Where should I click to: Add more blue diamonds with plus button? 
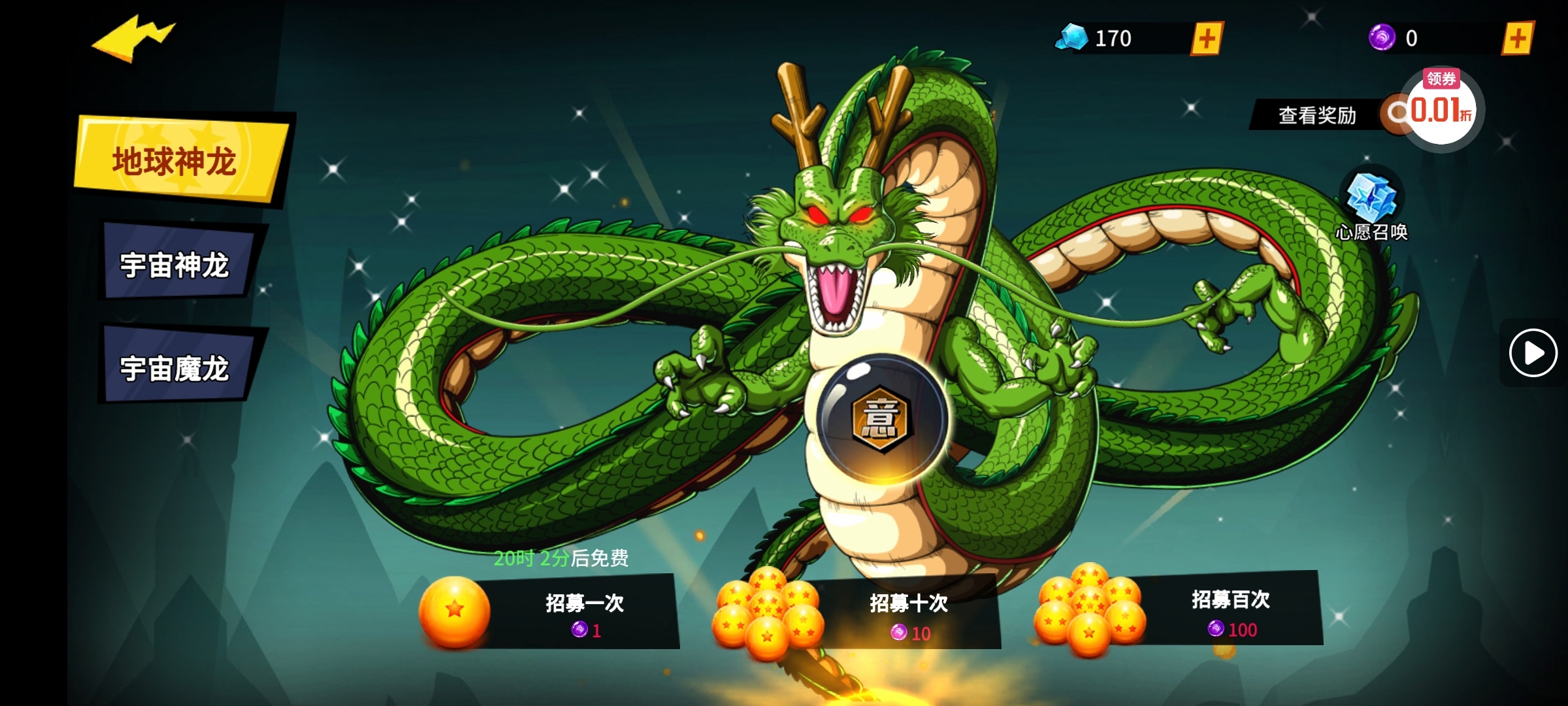coord(1206,39)
